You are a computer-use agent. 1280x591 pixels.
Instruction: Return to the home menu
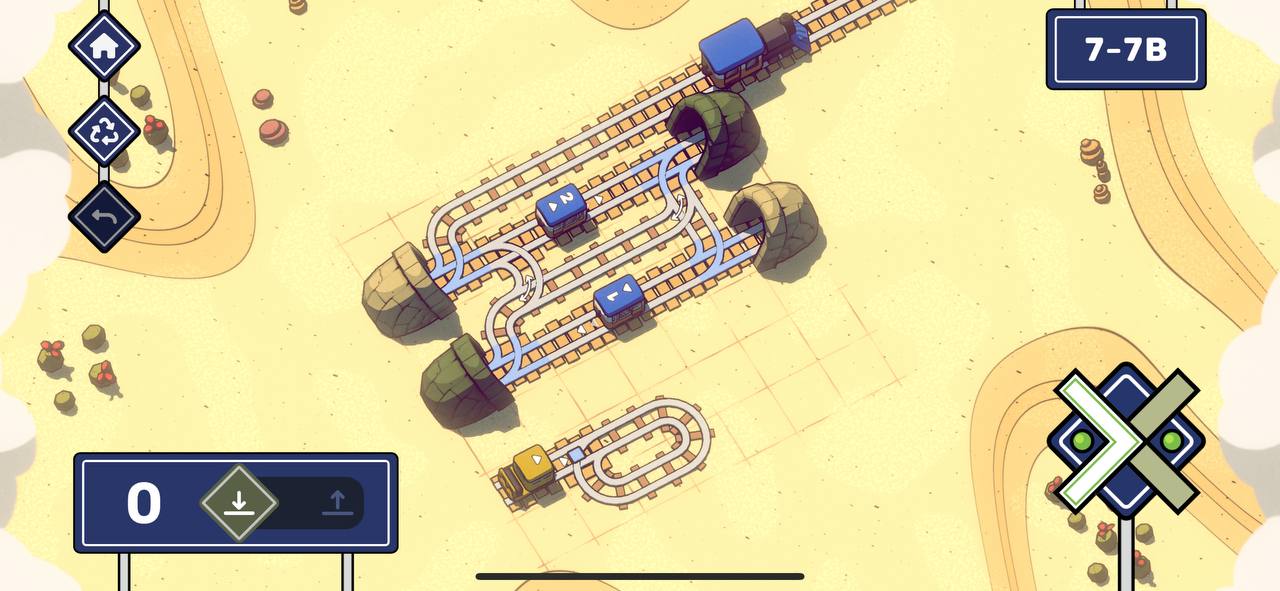[104, 46]
